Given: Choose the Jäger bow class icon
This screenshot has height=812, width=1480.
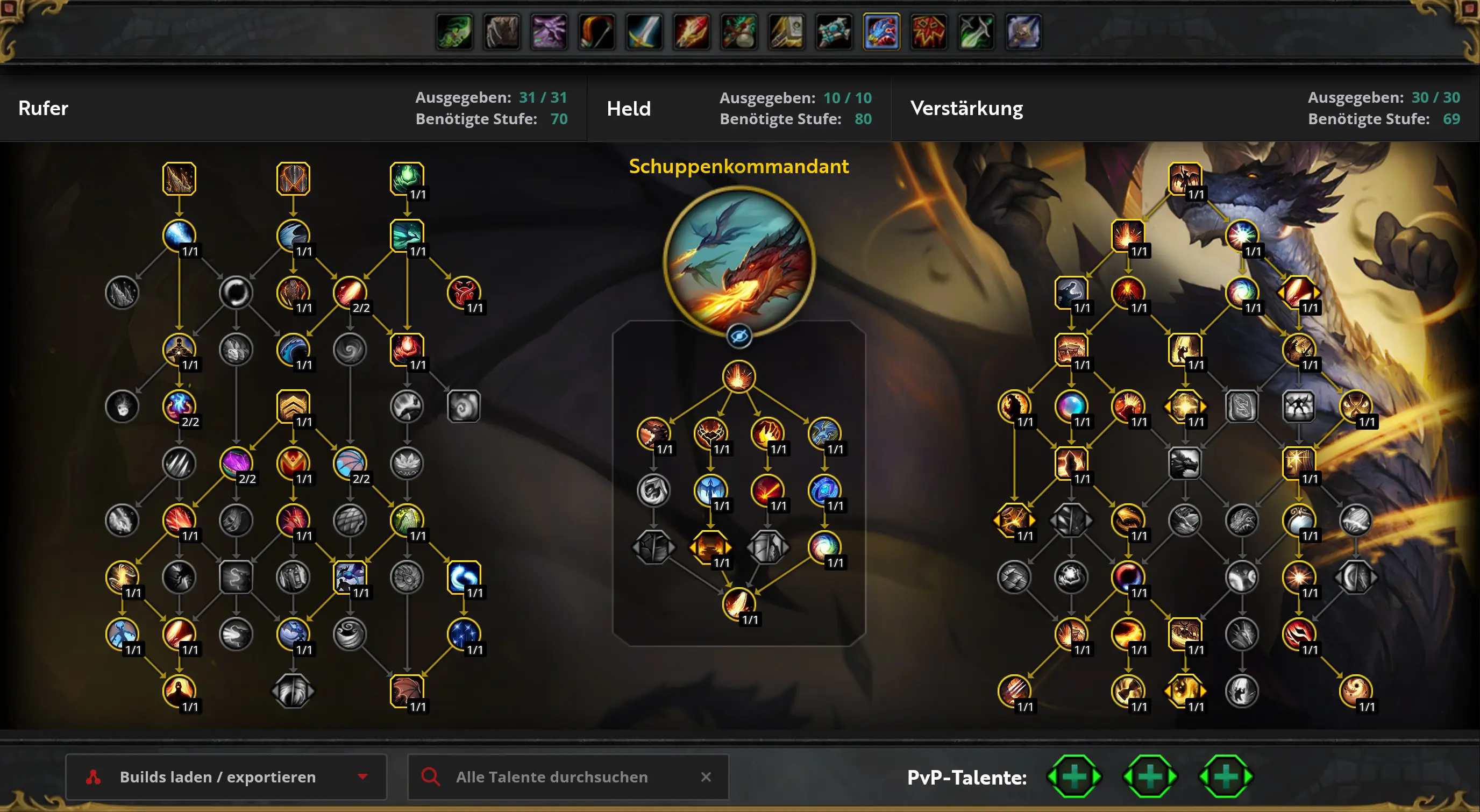Looking at the screenshot, I should tap(596, 32).
